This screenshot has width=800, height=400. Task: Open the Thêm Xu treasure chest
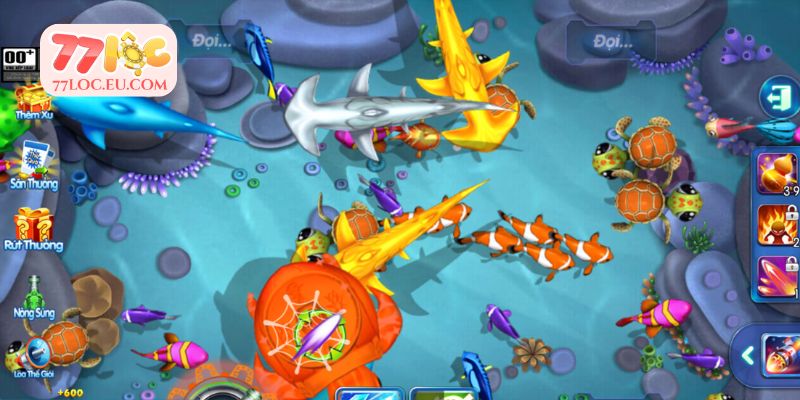point(34,100)
